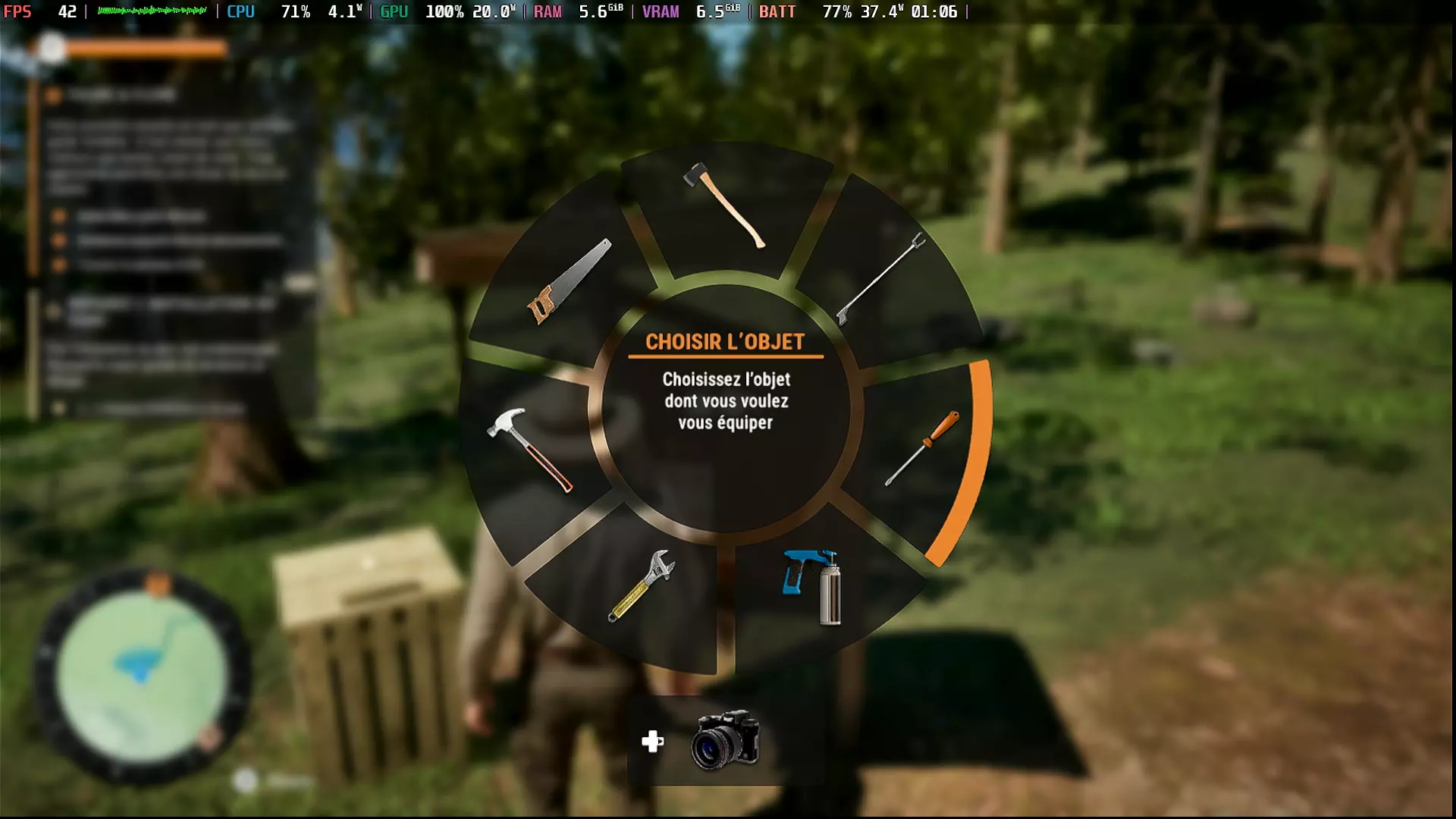Equip the orange-handled screwdriver
1456x819 pixels.
(x=923, y=448)
